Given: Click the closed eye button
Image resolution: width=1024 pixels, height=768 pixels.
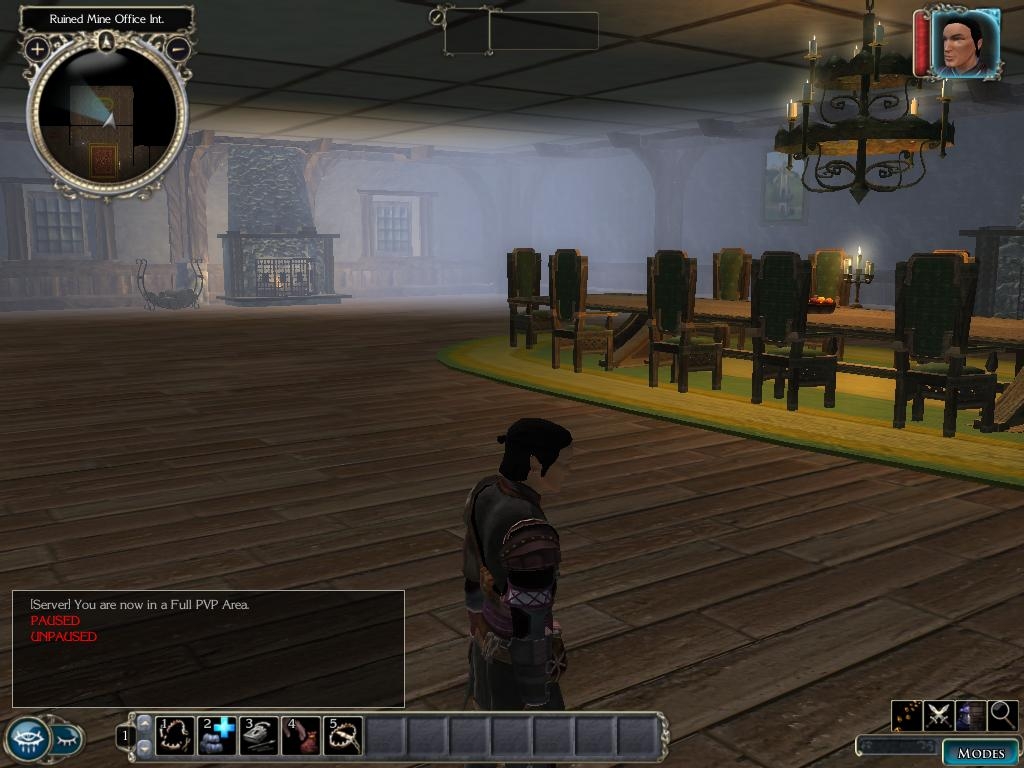Looking at the screenshot, I should pyautogui.click(x=66, y=740).
